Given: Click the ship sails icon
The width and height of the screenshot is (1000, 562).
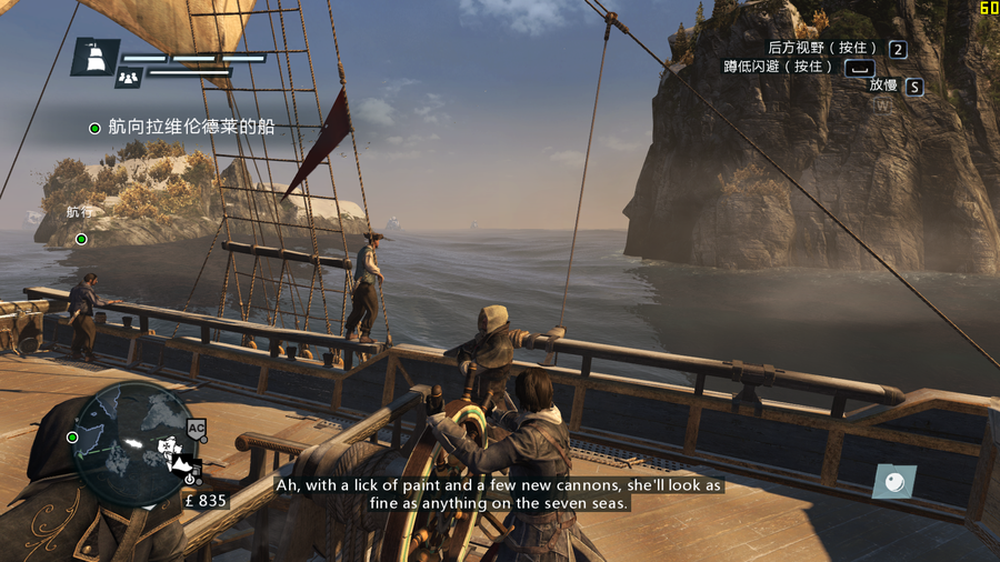Looking at the screenshot, I should coord(95,58).
